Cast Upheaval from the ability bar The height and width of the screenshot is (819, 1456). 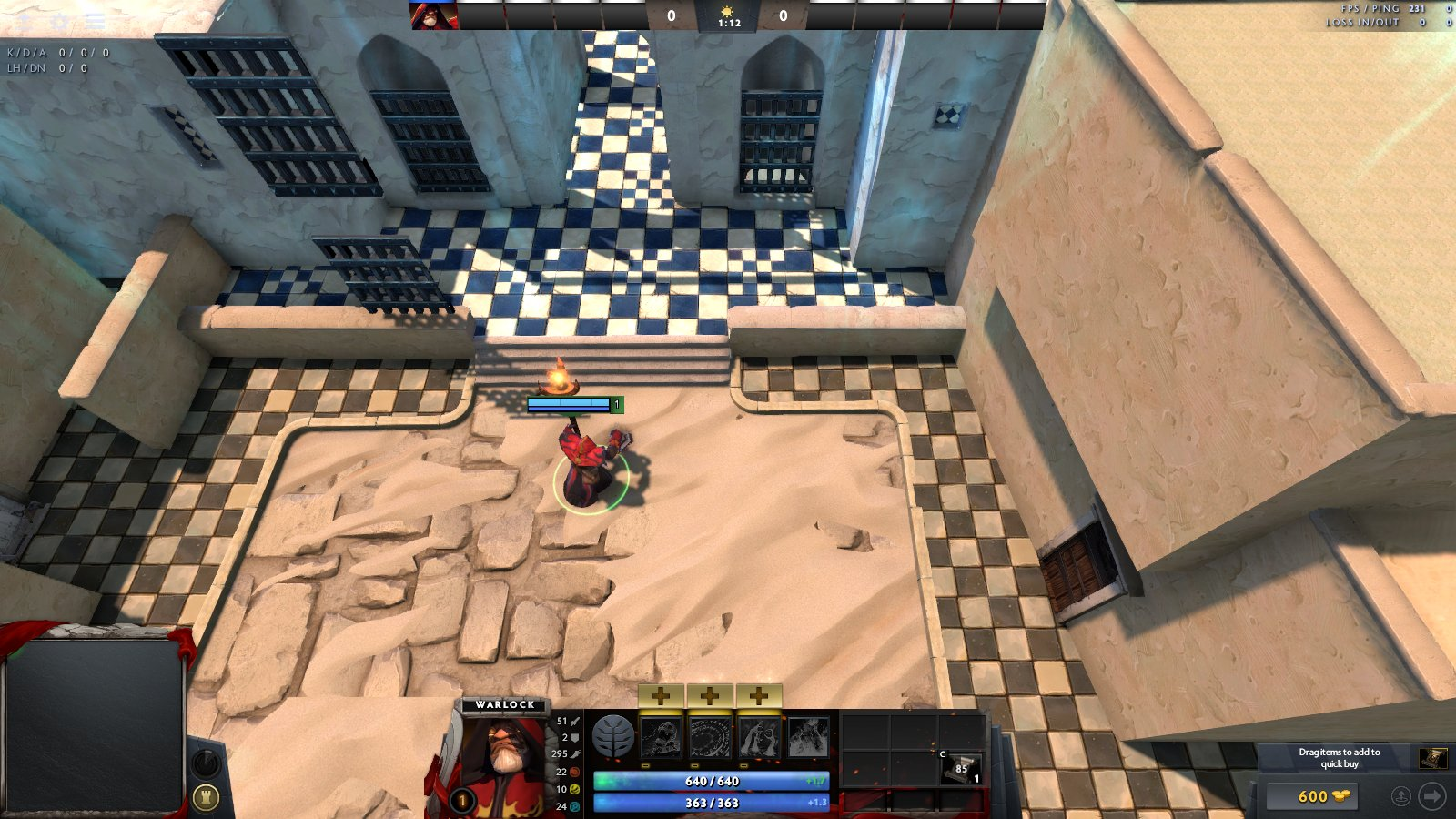759,737
